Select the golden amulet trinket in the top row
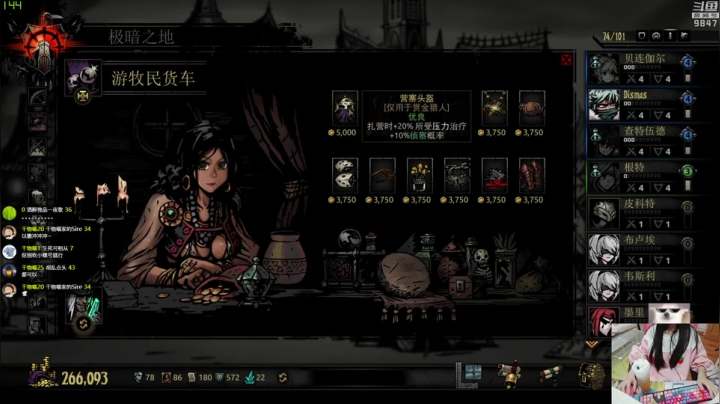The width and height of the screenshot is (720, 404). pos(494,108)
